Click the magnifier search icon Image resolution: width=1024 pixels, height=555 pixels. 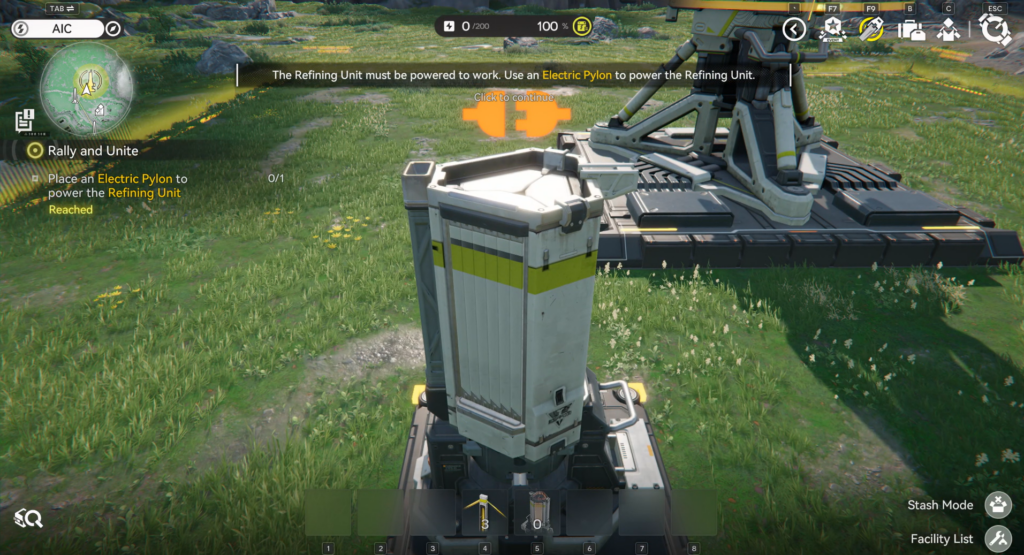(28, 518)
